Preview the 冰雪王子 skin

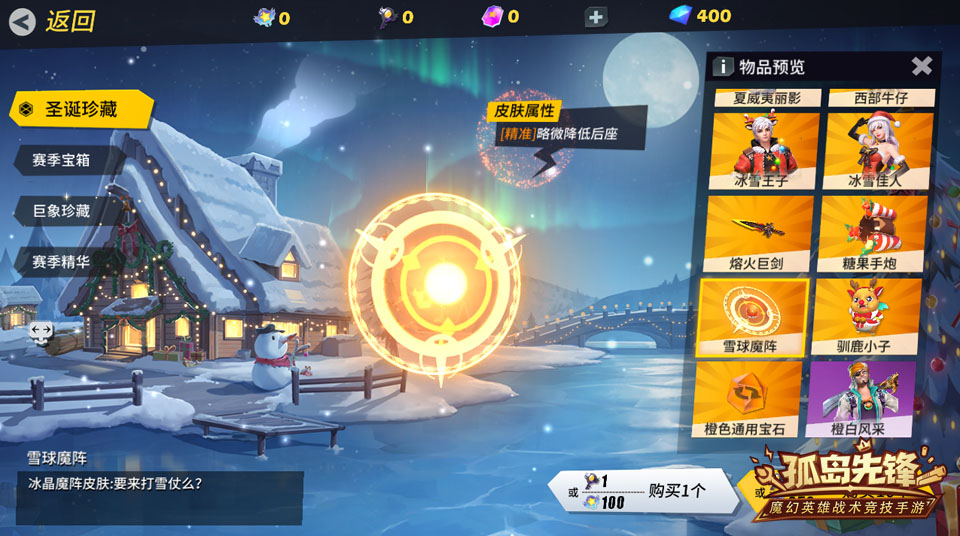pyautogui.click(x=762, y=150)
